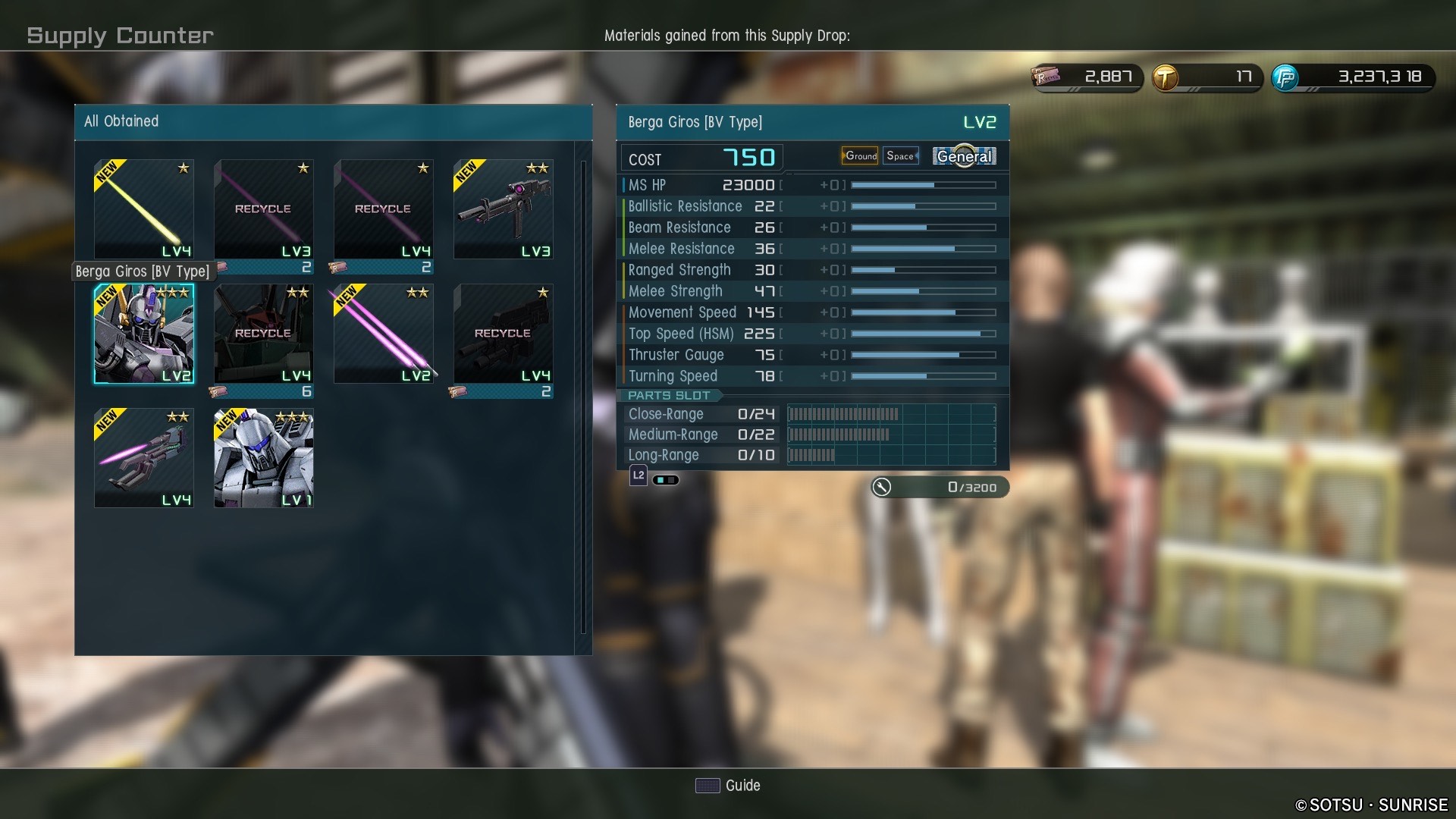Select the new LV3 rifle with purple lens
Viewport: 1456px width, 819px height.
point(503,209)
